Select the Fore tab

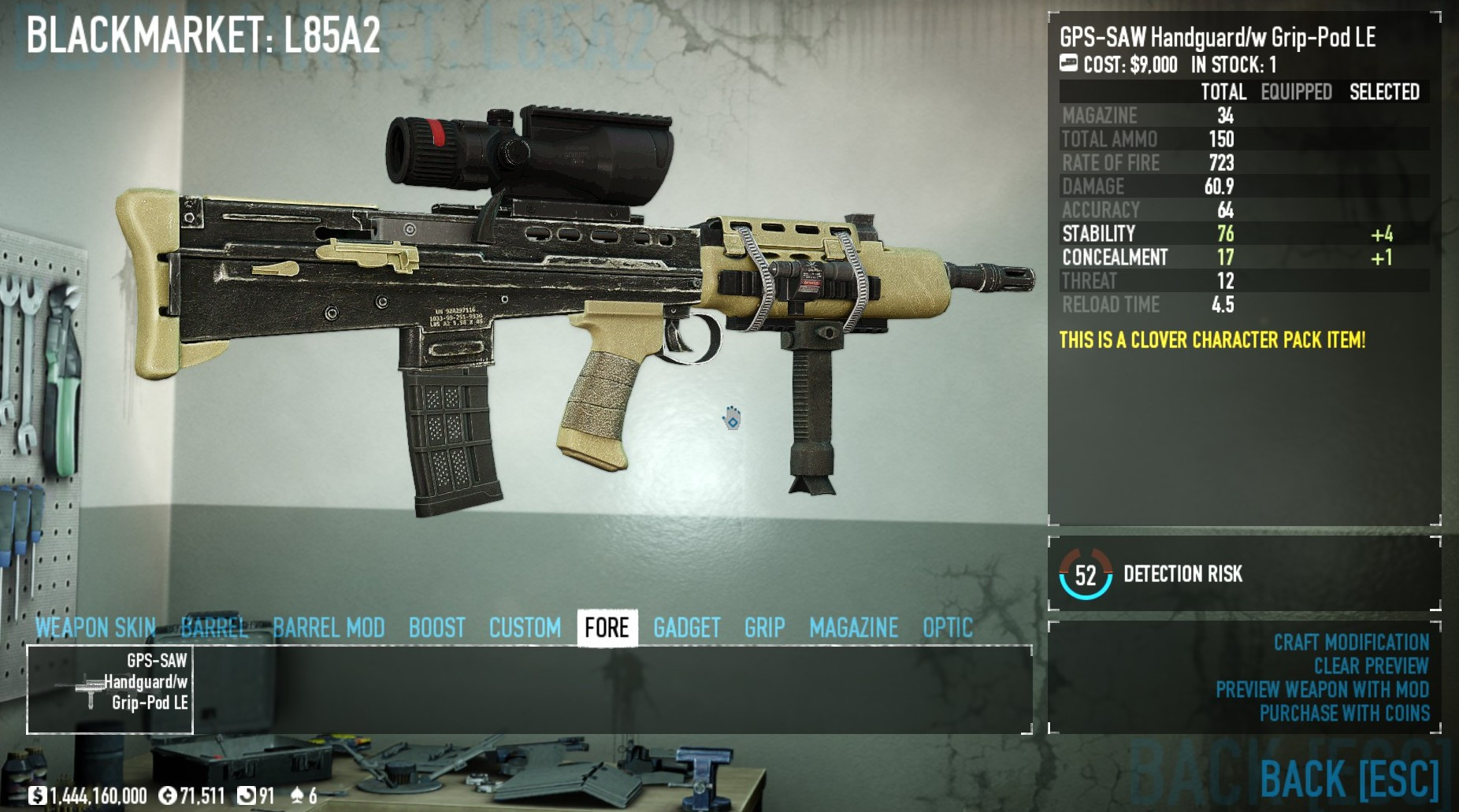pos(607,628)
